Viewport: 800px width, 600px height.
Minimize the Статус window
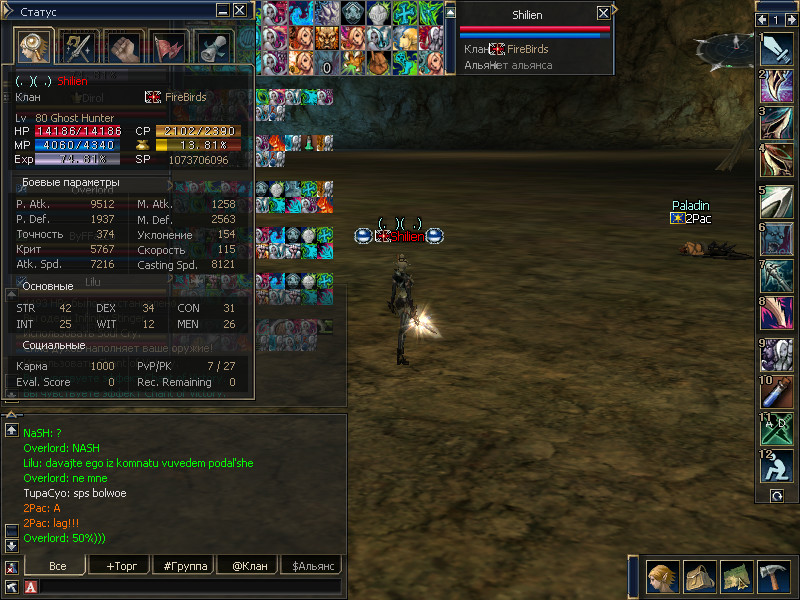coord(222,11)
